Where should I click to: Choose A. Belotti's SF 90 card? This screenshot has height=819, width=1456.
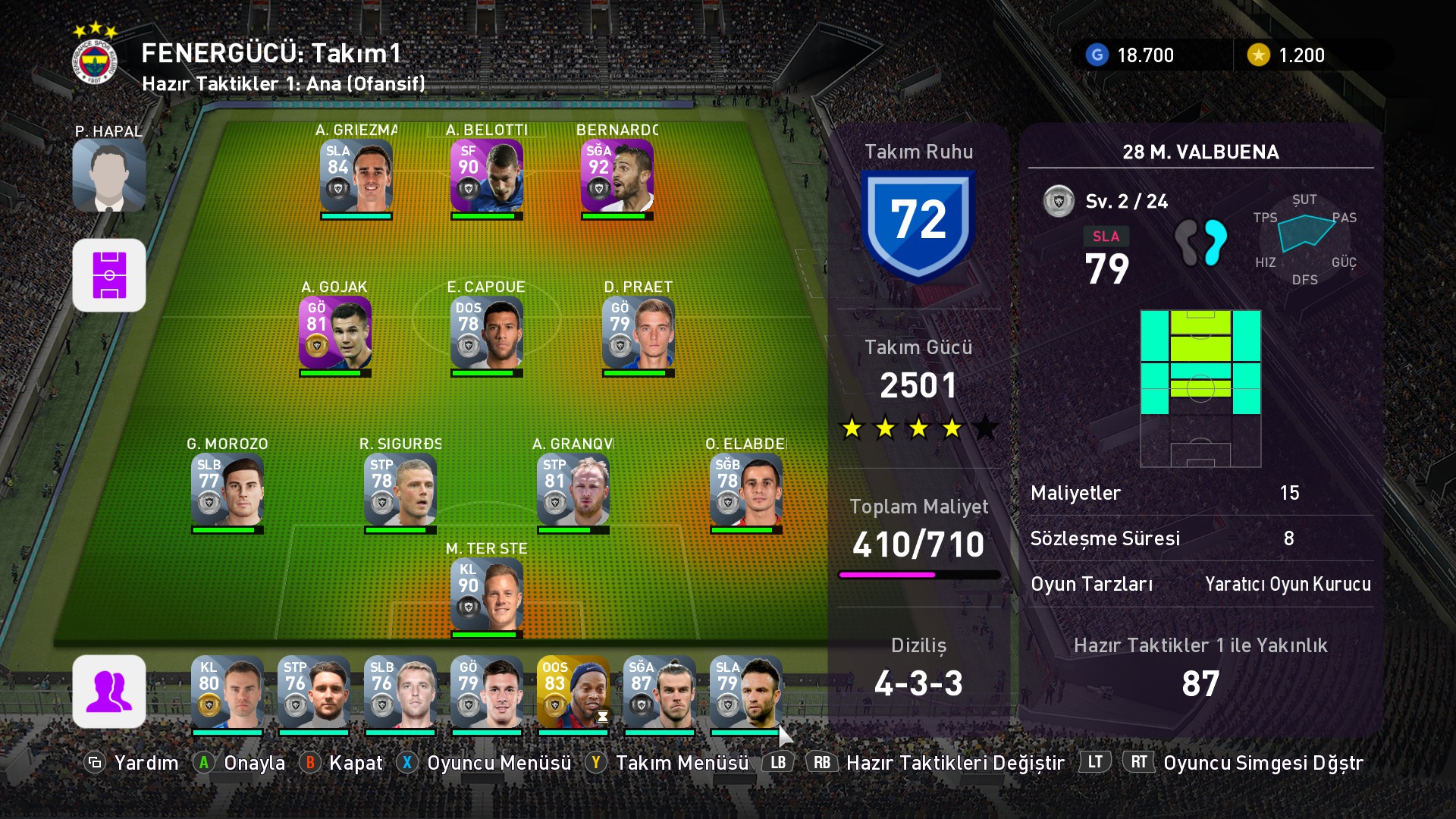click(x=486, y=176)
